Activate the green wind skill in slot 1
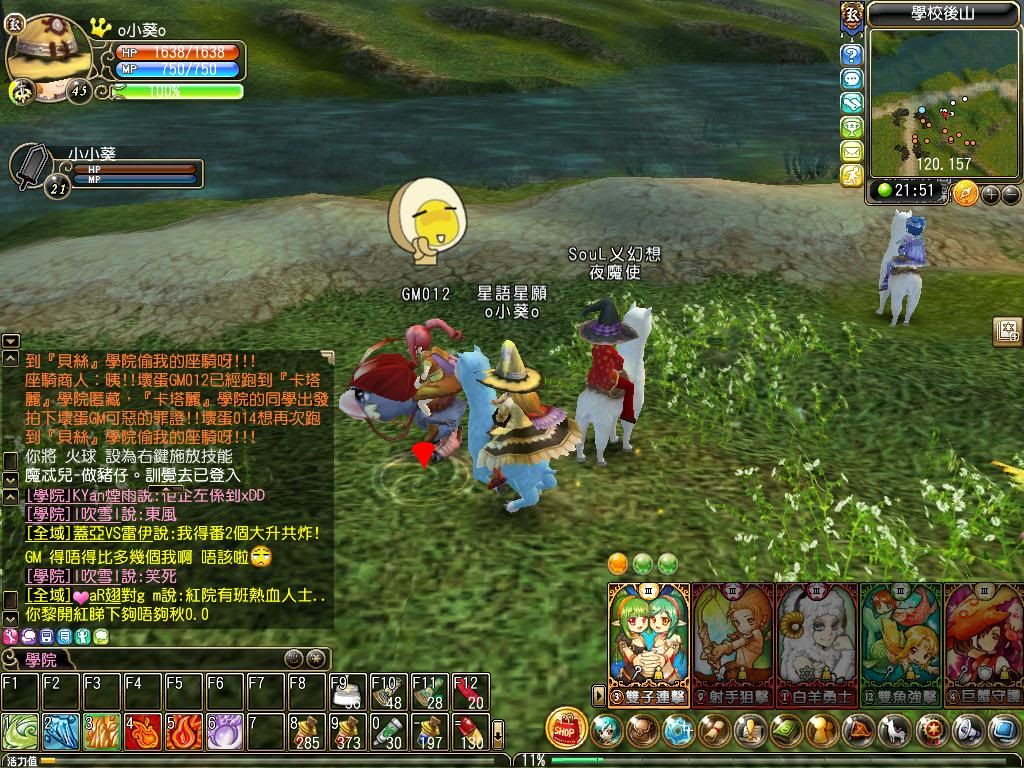Viewport: 1024px width, 768px height. coord(19,733)
